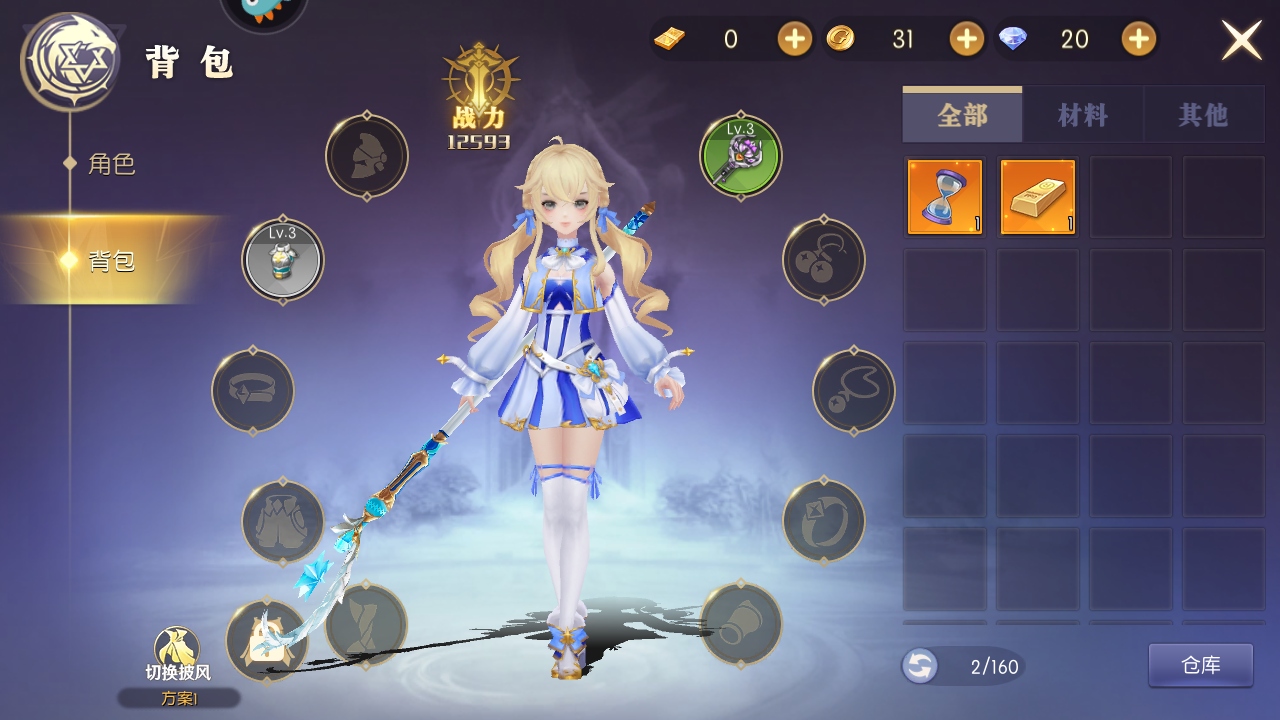Select the empty ring equipment slot

[x=824, y=521]
